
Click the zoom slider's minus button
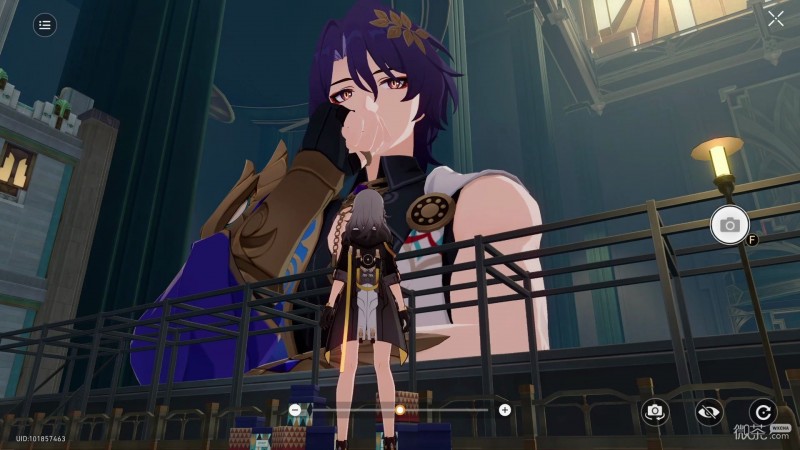(x=294, y=409)
